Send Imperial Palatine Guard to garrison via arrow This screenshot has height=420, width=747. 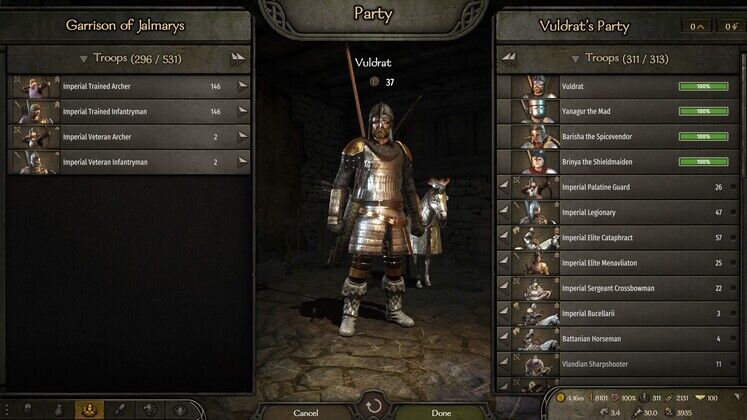pos(504,187)
